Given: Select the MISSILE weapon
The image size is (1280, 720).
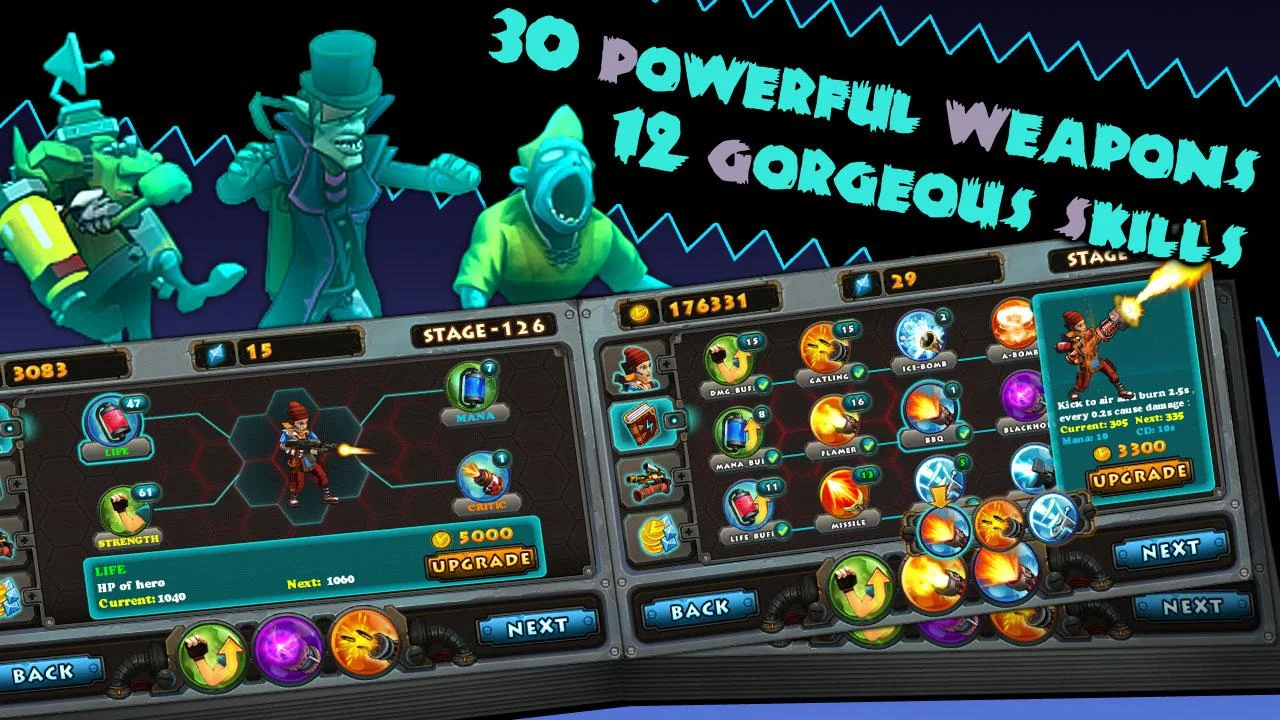Looking at the screenshot, I should click(841, 495).
